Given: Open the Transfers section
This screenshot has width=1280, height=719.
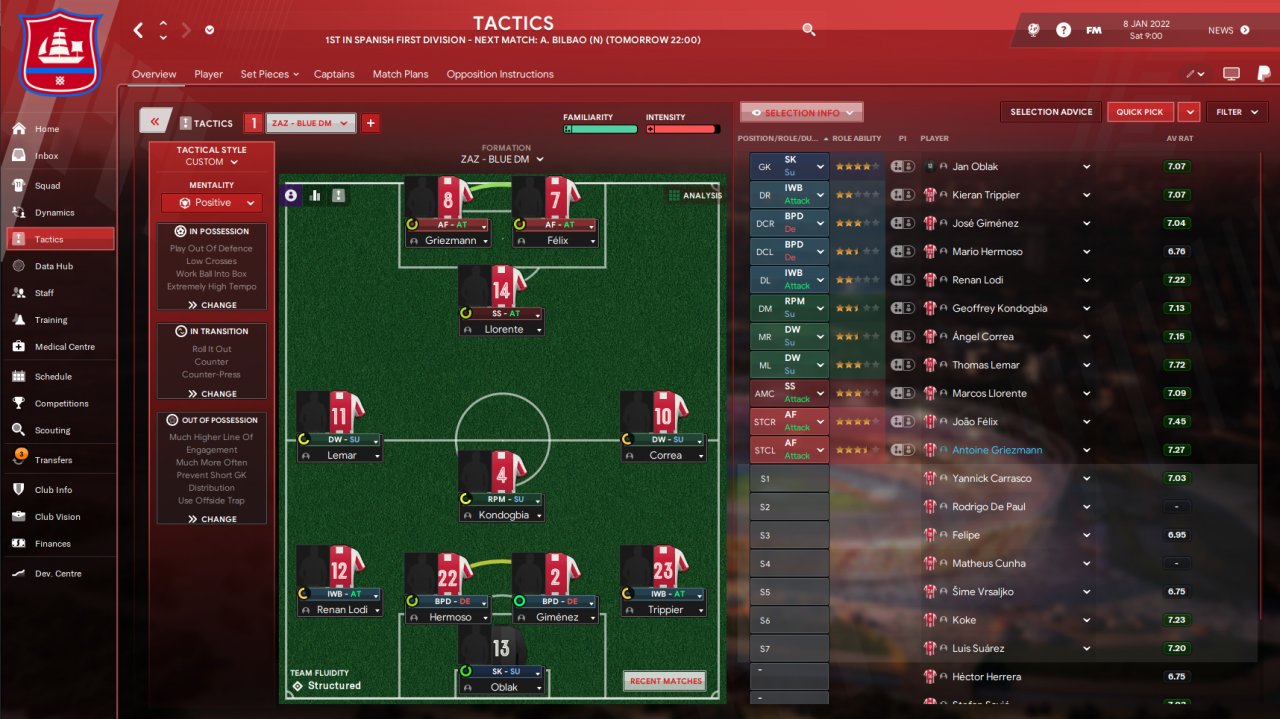Looking at the screenshot, I should click(53, 460).
